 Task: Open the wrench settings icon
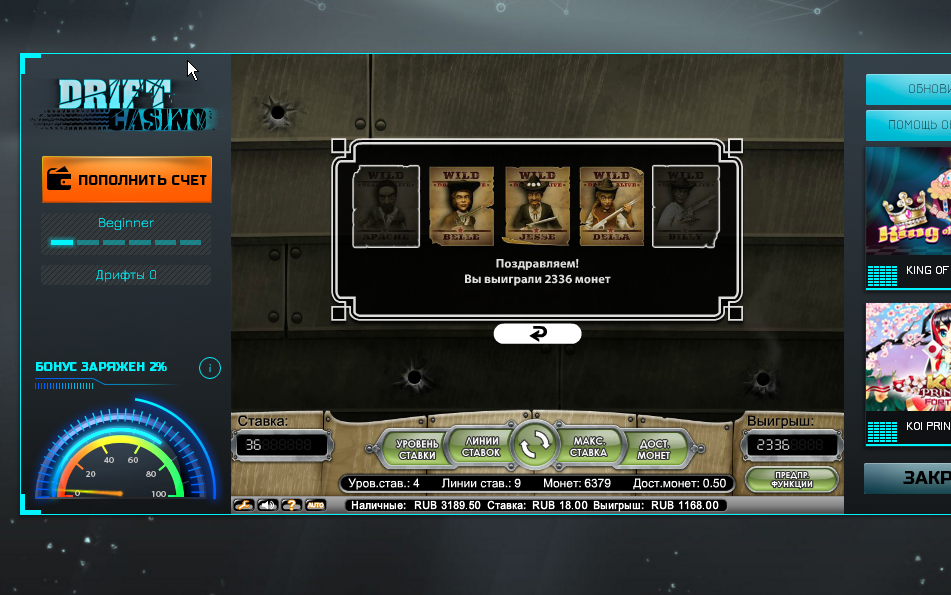[x=243, y=505]
